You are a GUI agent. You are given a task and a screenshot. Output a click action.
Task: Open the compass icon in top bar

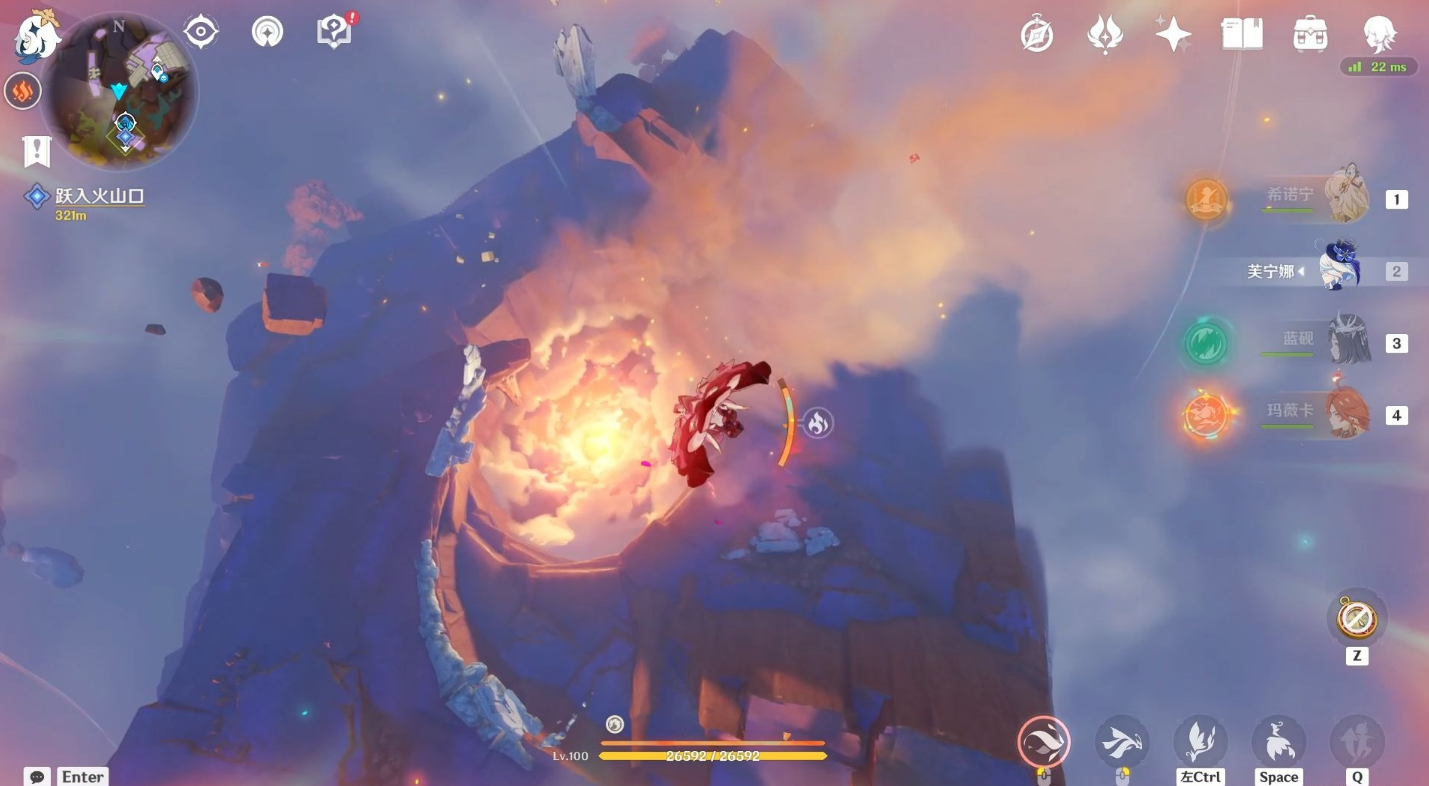(x=1037, y=35)
